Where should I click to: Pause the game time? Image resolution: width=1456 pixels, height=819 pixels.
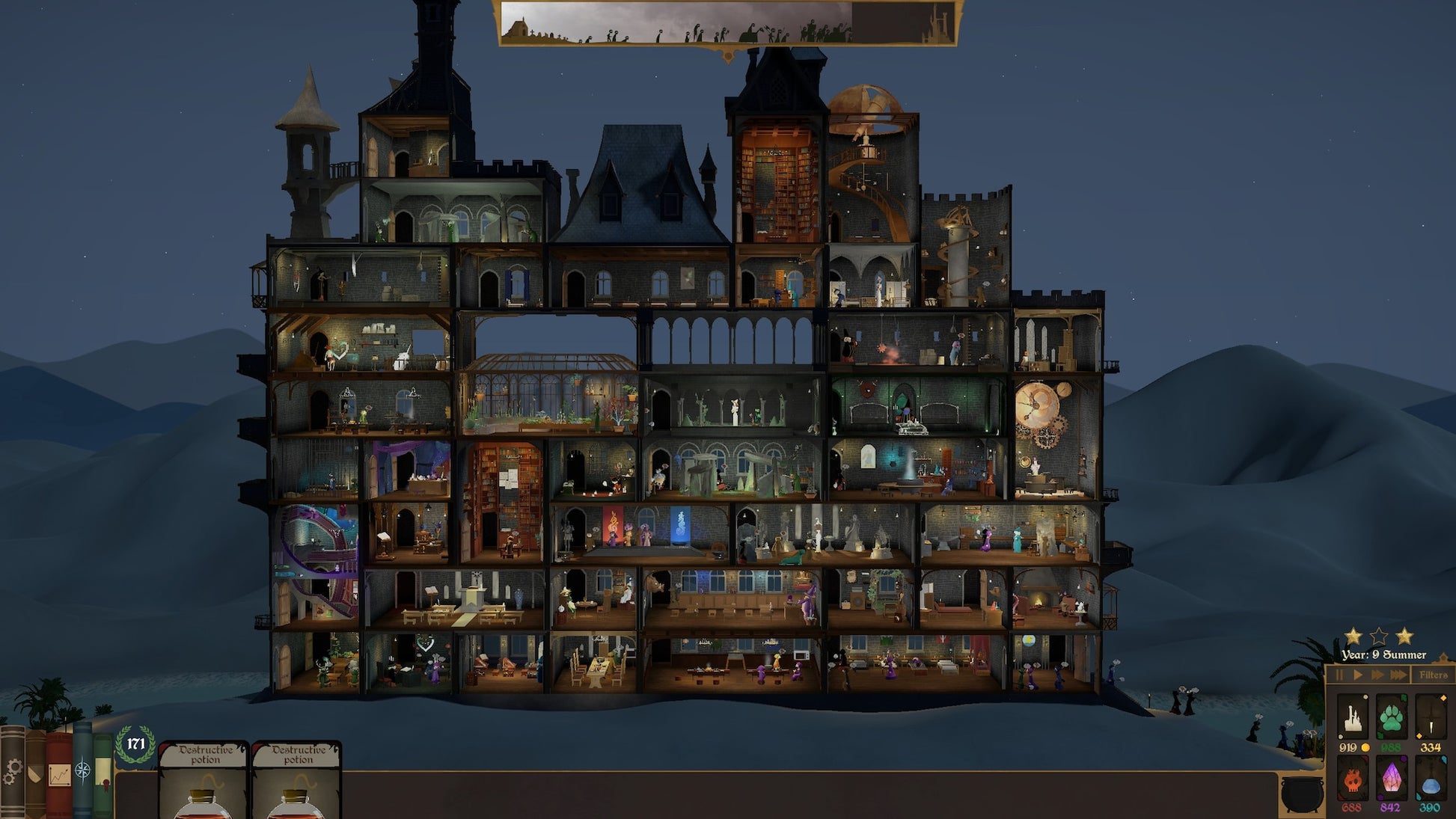(x=1339, y=675)
